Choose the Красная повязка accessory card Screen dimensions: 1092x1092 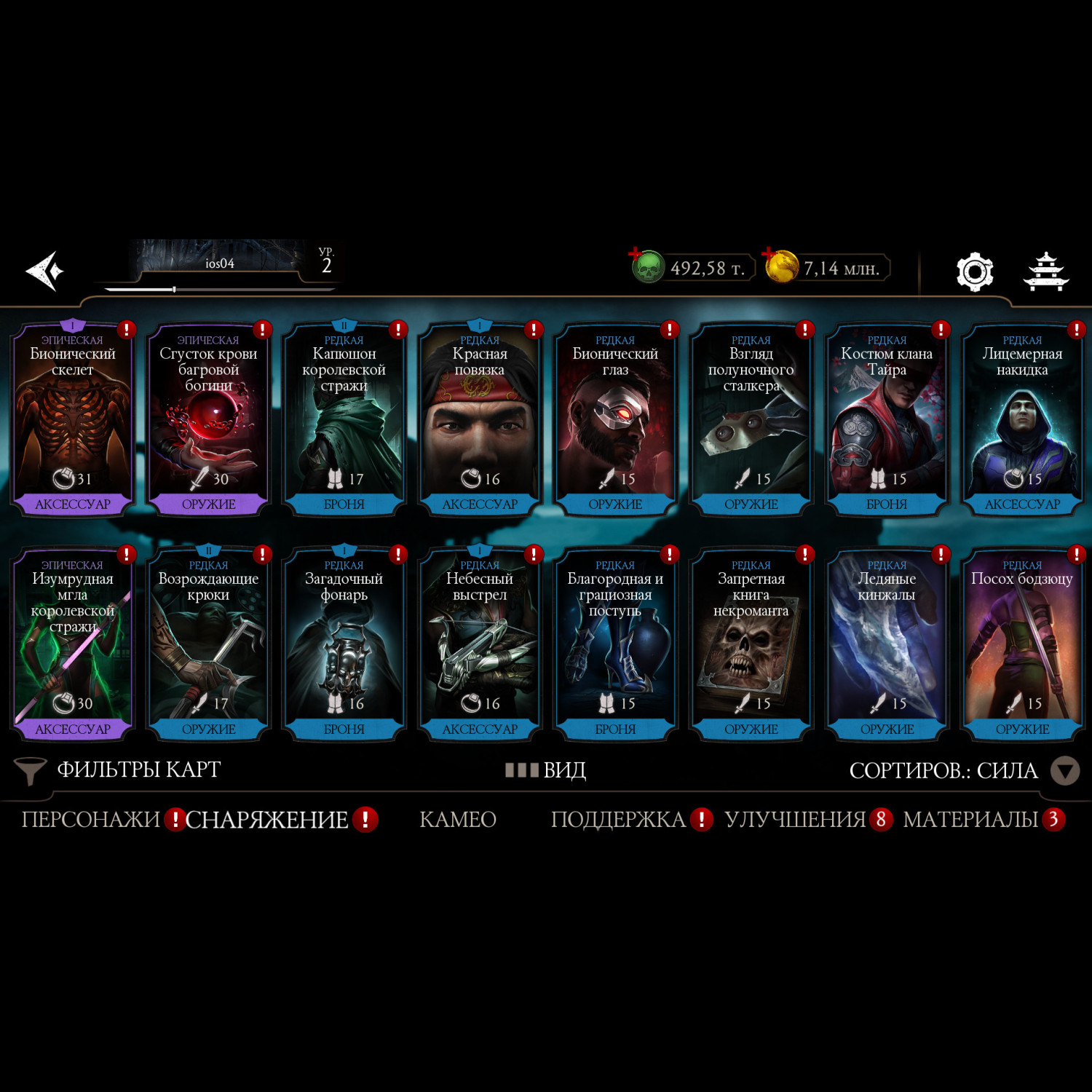click(479, 419)
